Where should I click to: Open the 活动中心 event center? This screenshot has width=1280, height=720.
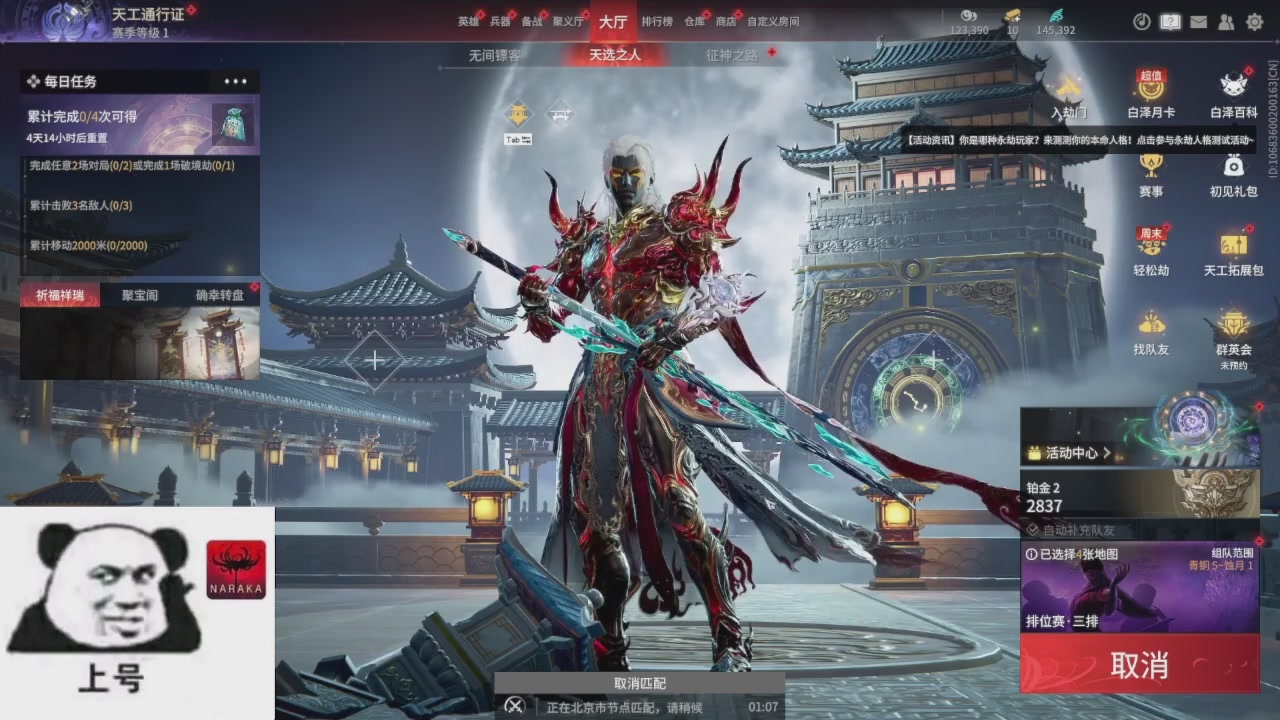pos(1071,453)
